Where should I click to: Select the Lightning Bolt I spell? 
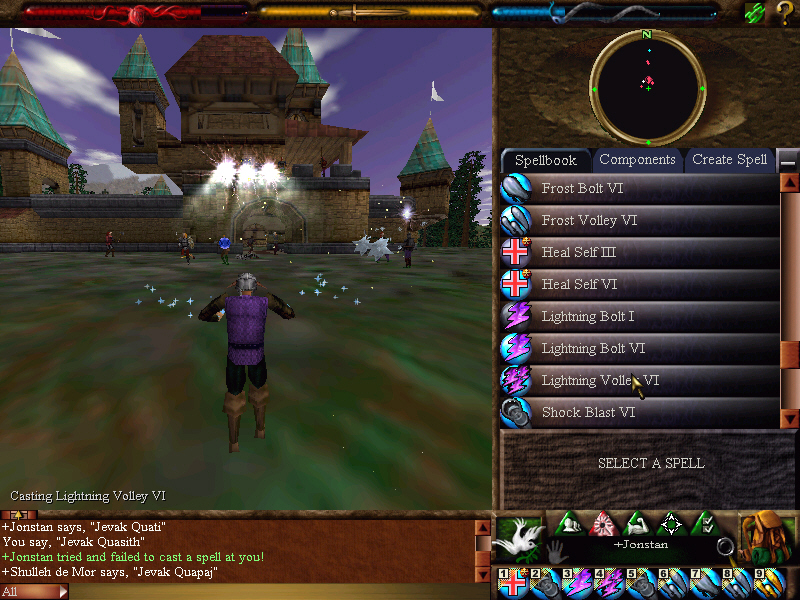point(640,316)
